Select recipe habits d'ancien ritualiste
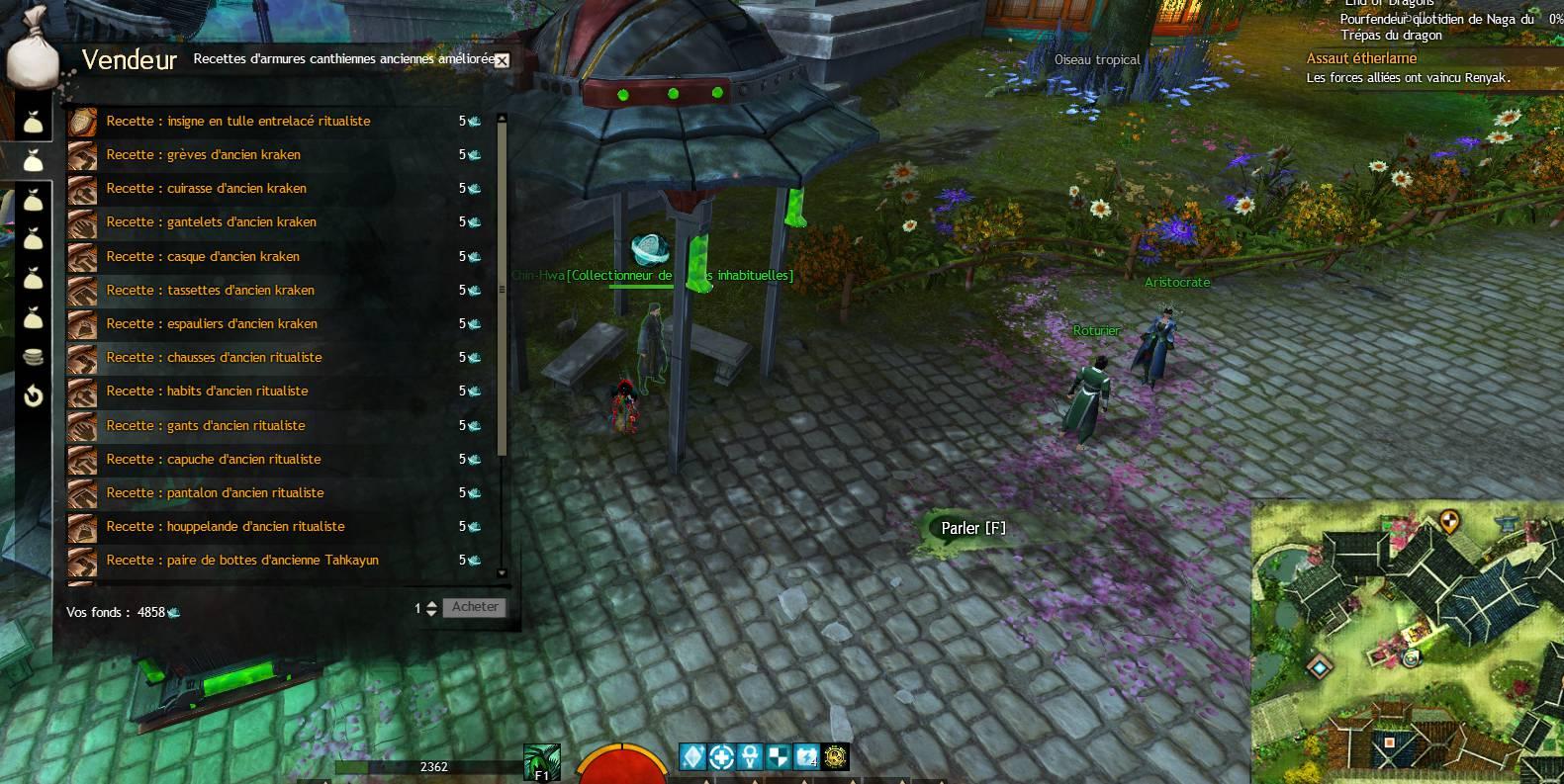 coord(207,392)
